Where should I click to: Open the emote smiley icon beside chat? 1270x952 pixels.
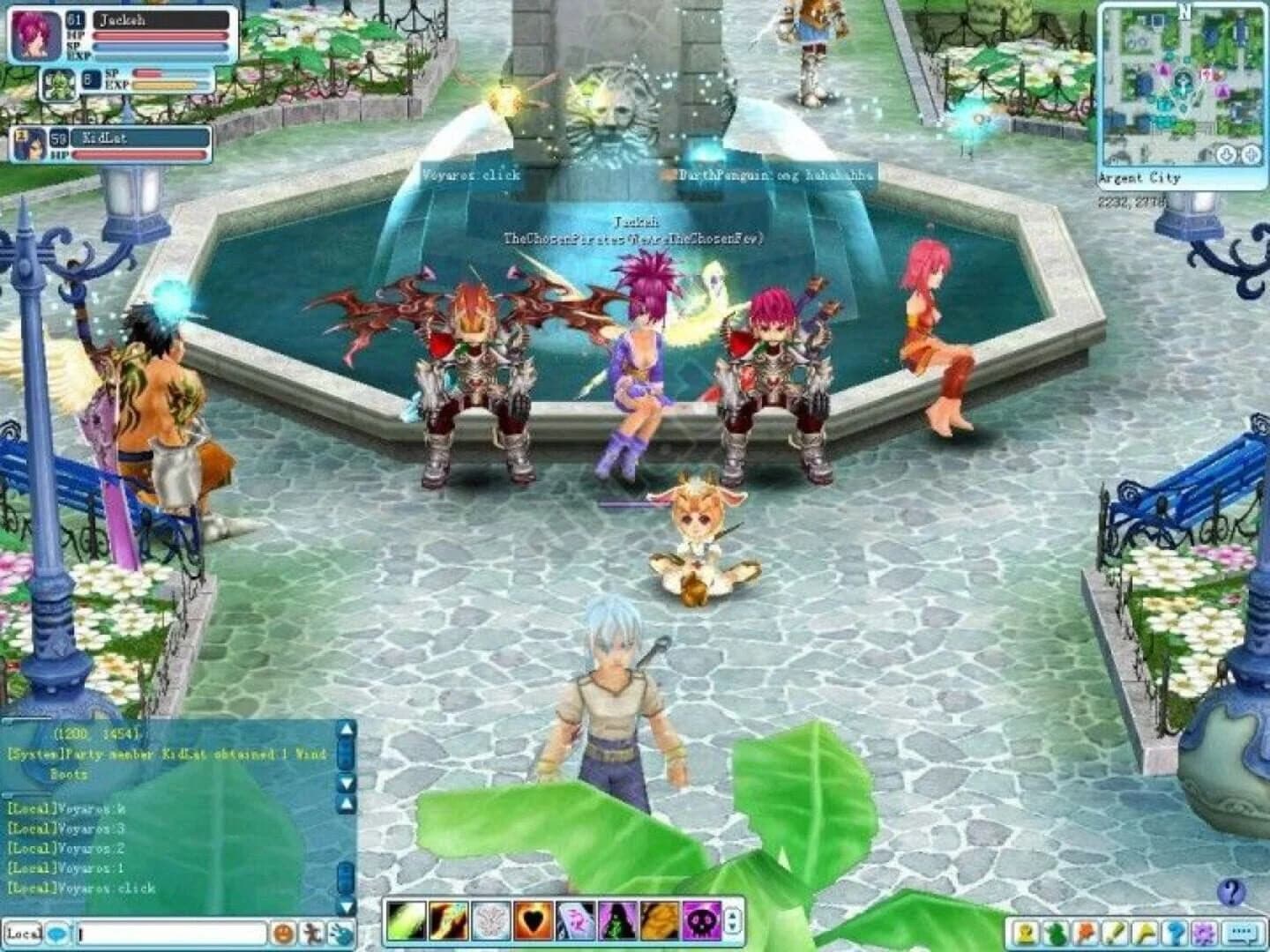pos(284,933)
